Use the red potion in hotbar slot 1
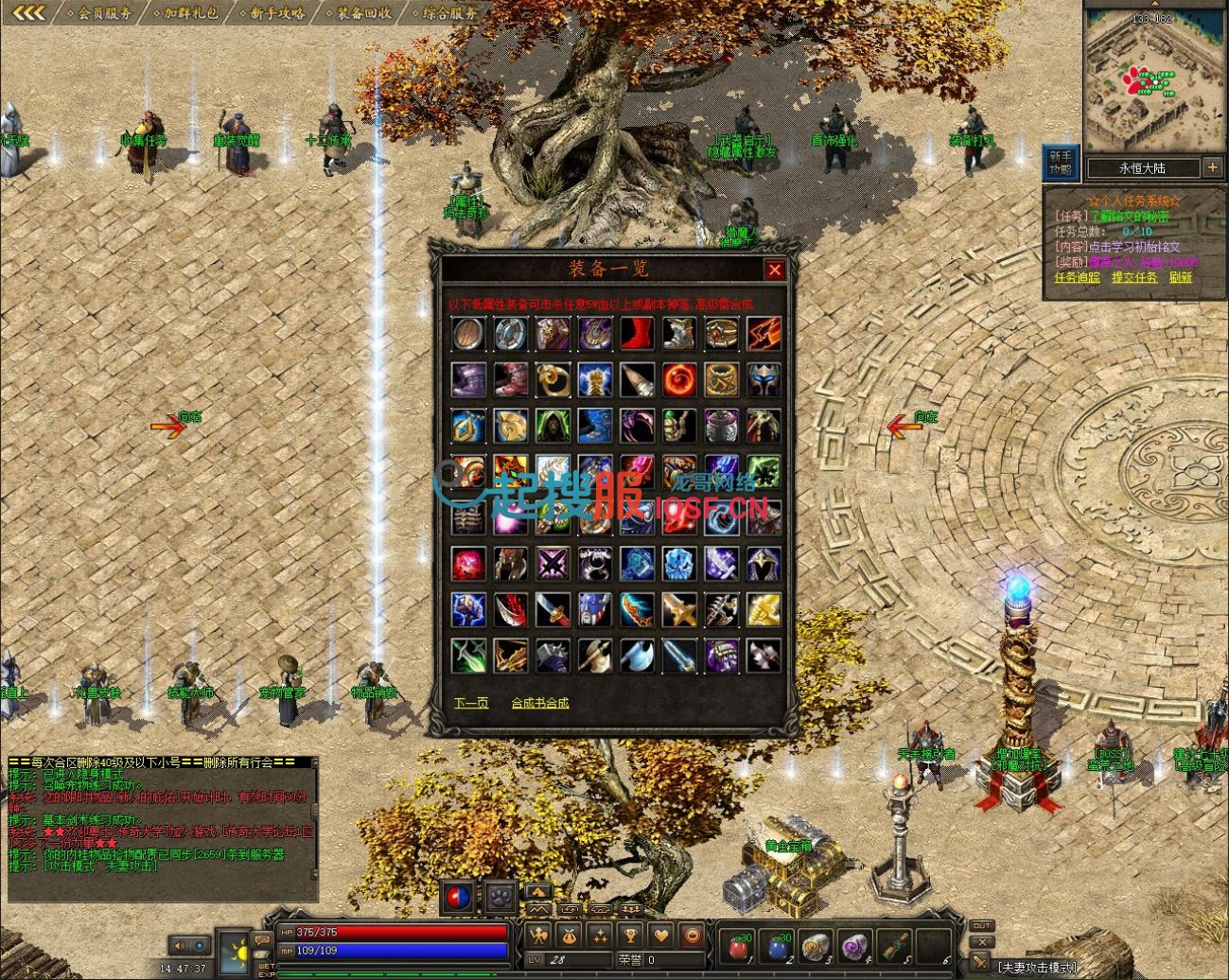The height and width of the screenshot is (980, 1229). (x=737, y=945)
